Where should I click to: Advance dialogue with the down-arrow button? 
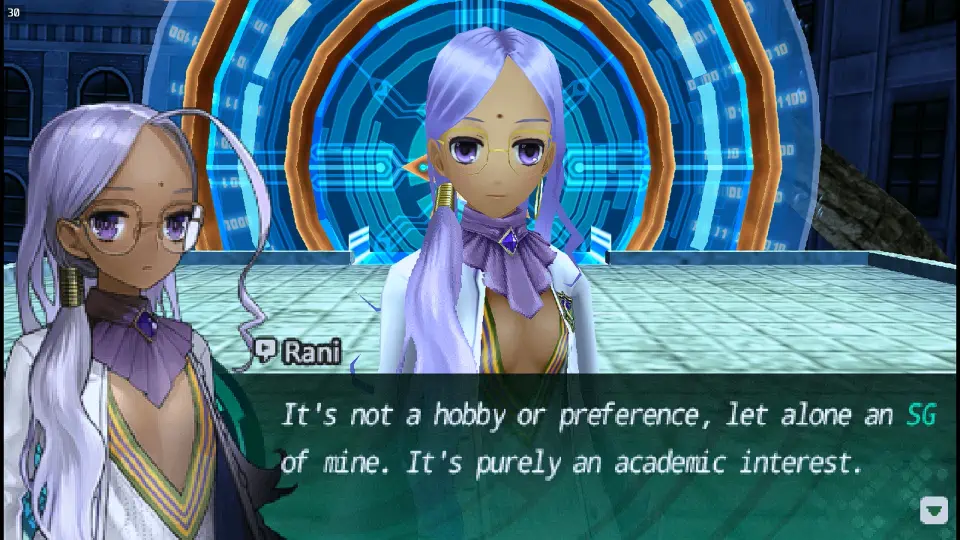(933, 511)
